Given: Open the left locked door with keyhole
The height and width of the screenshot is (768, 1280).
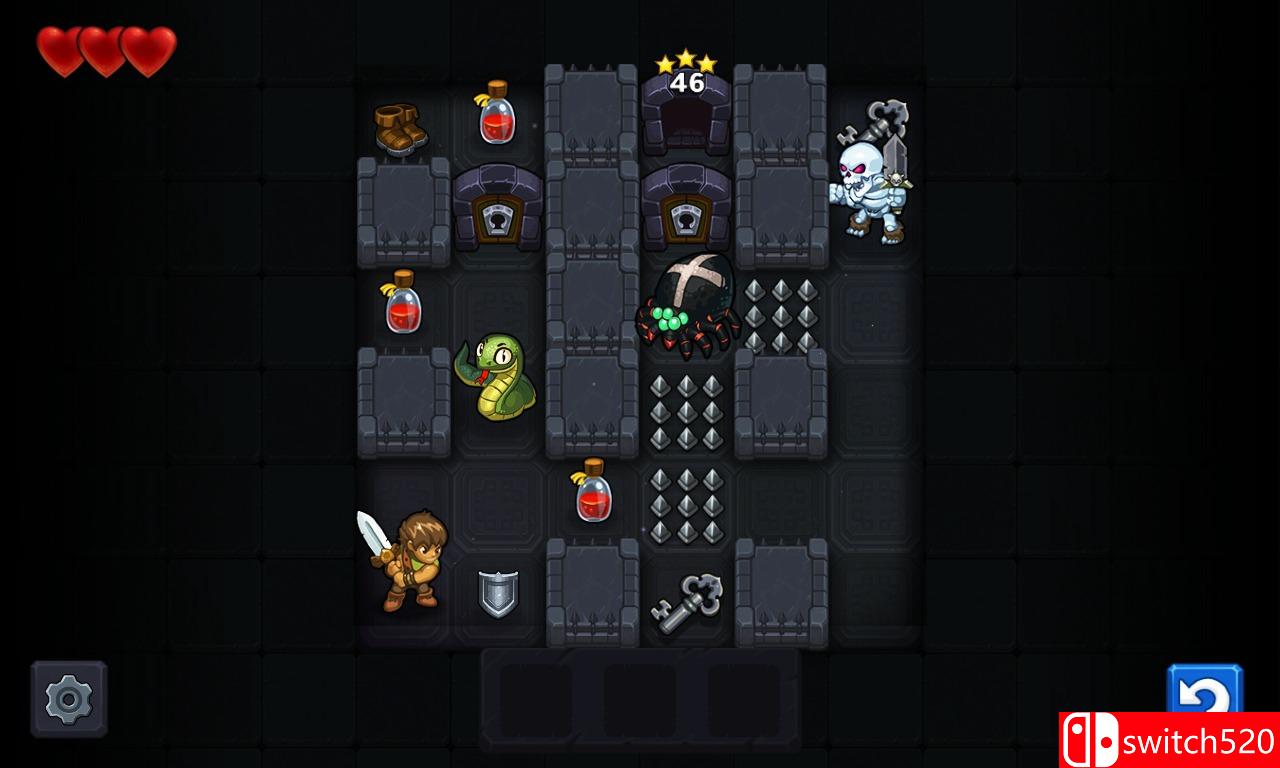Looking at the screenshot, I should [497, 210].
